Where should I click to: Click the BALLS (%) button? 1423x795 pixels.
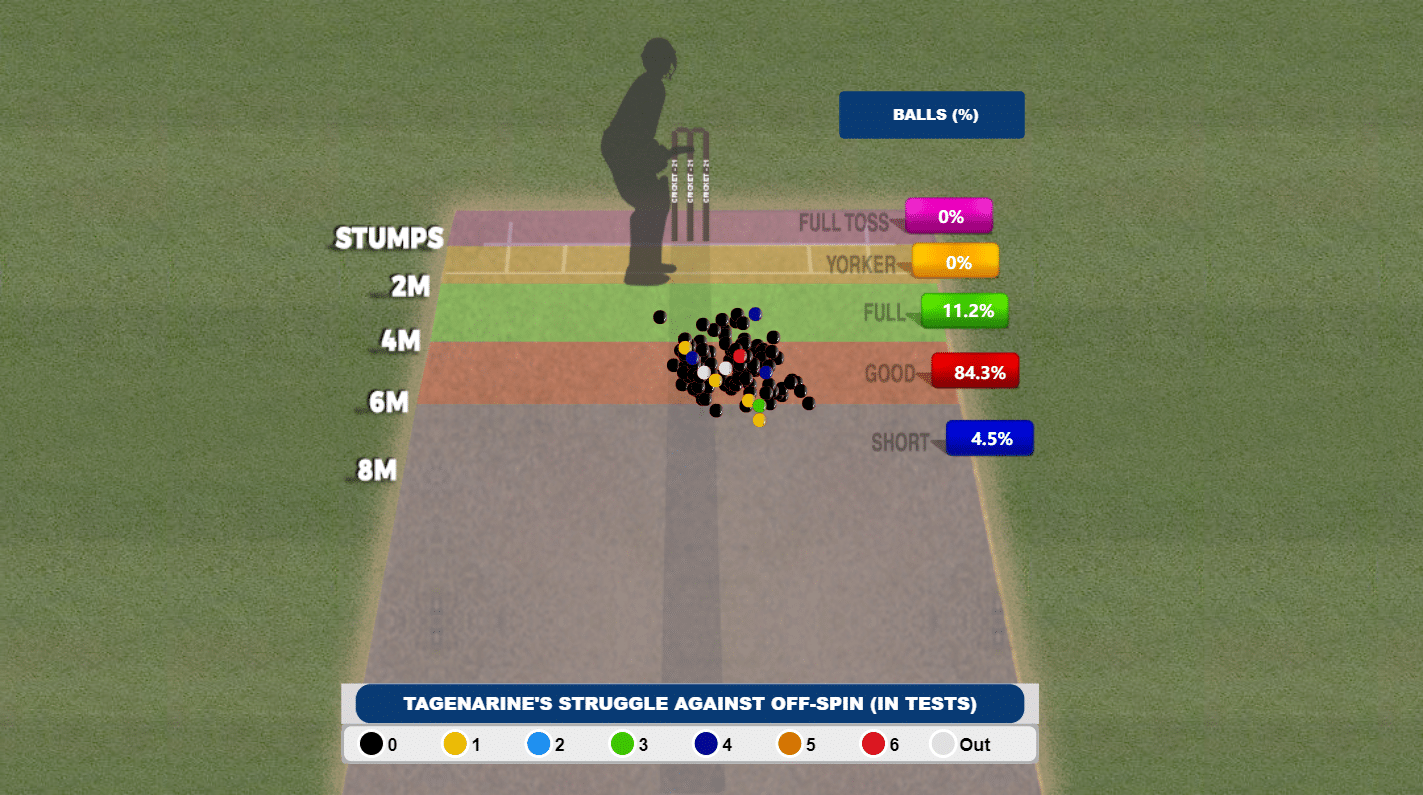[931, 115]
